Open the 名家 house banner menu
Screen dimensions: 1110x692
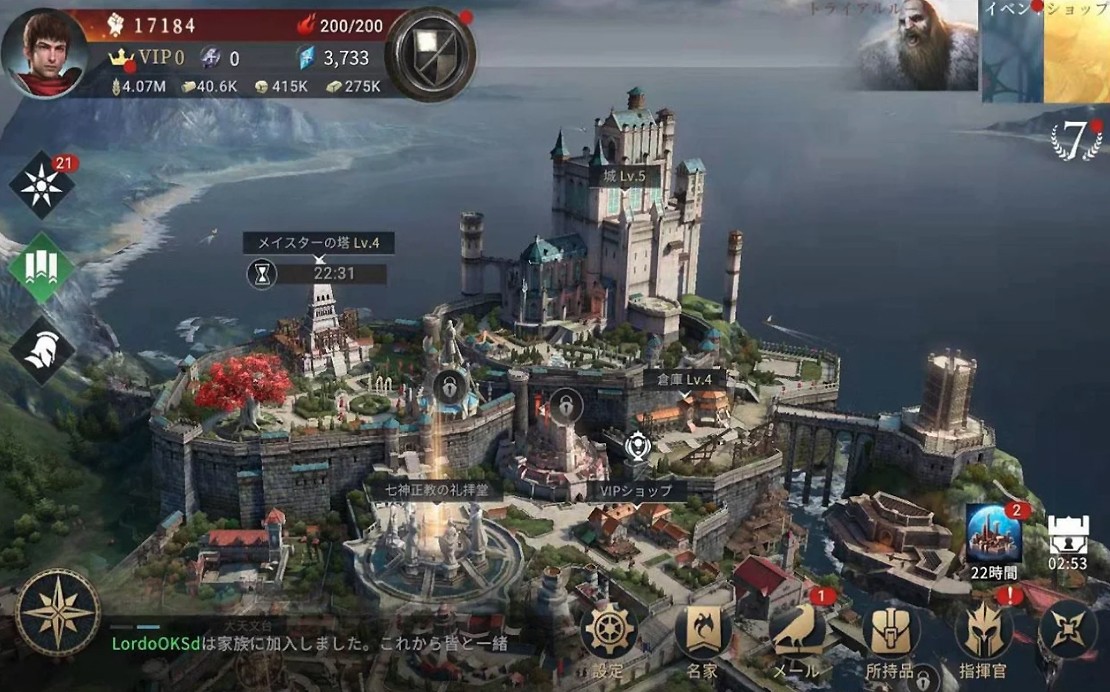pos(703,632)
